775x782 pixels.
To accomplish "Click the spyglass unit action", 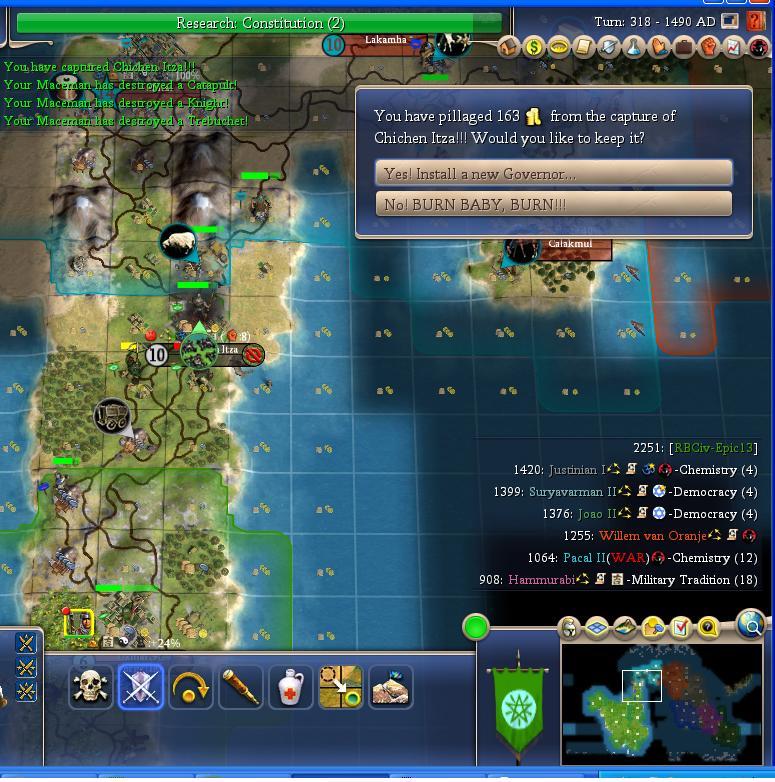I will 241,687.
